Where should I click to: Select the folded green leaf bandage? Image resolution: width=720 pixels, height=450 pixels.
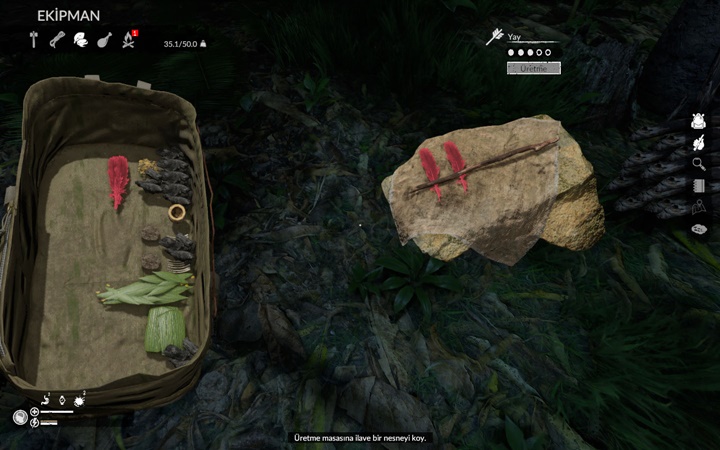(x=165, y=328)
